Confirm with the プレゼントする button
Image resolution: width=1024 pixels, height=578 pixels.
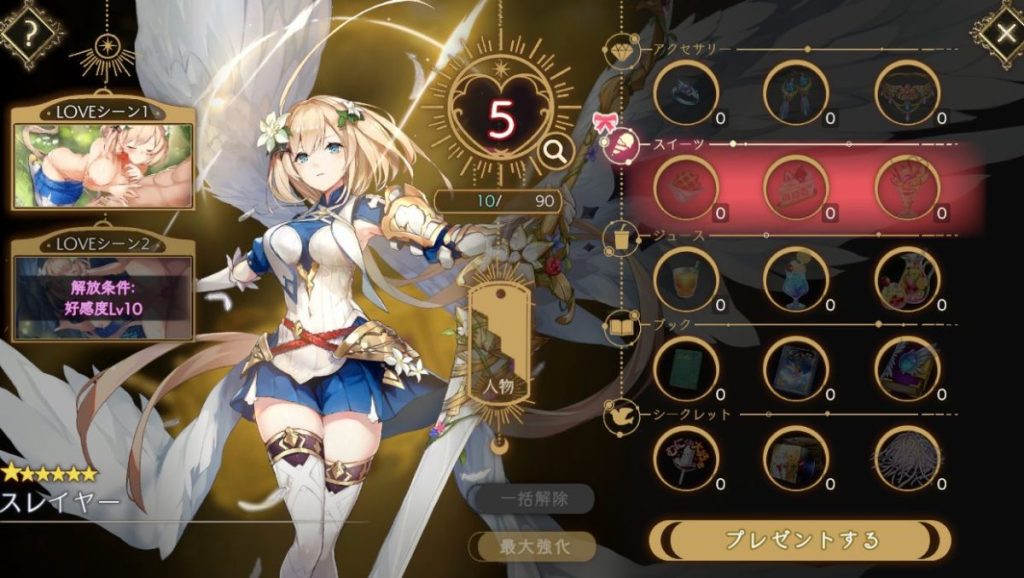click(x=800, y=540)
